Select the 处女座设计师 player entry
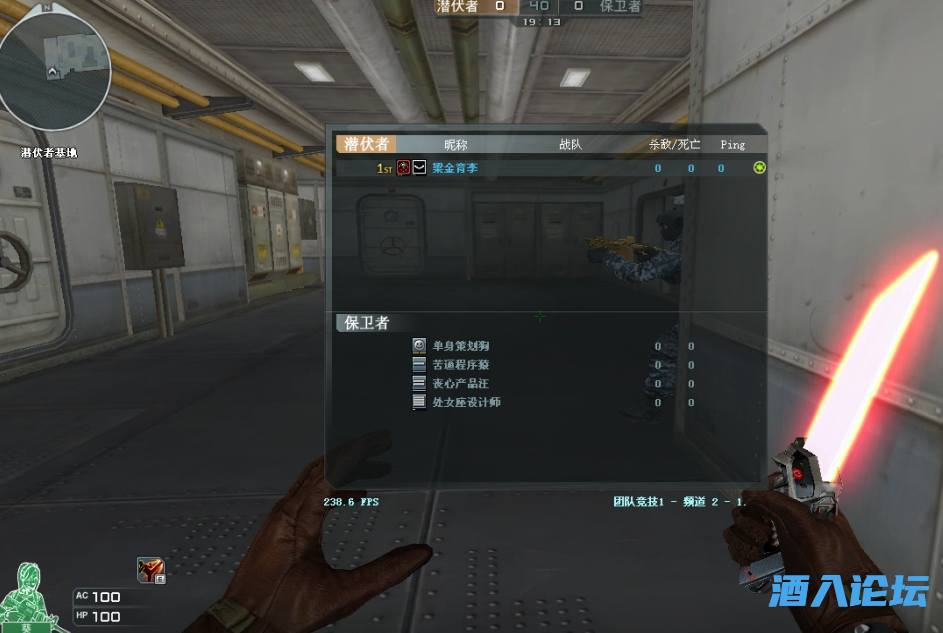 pos(466,402)
